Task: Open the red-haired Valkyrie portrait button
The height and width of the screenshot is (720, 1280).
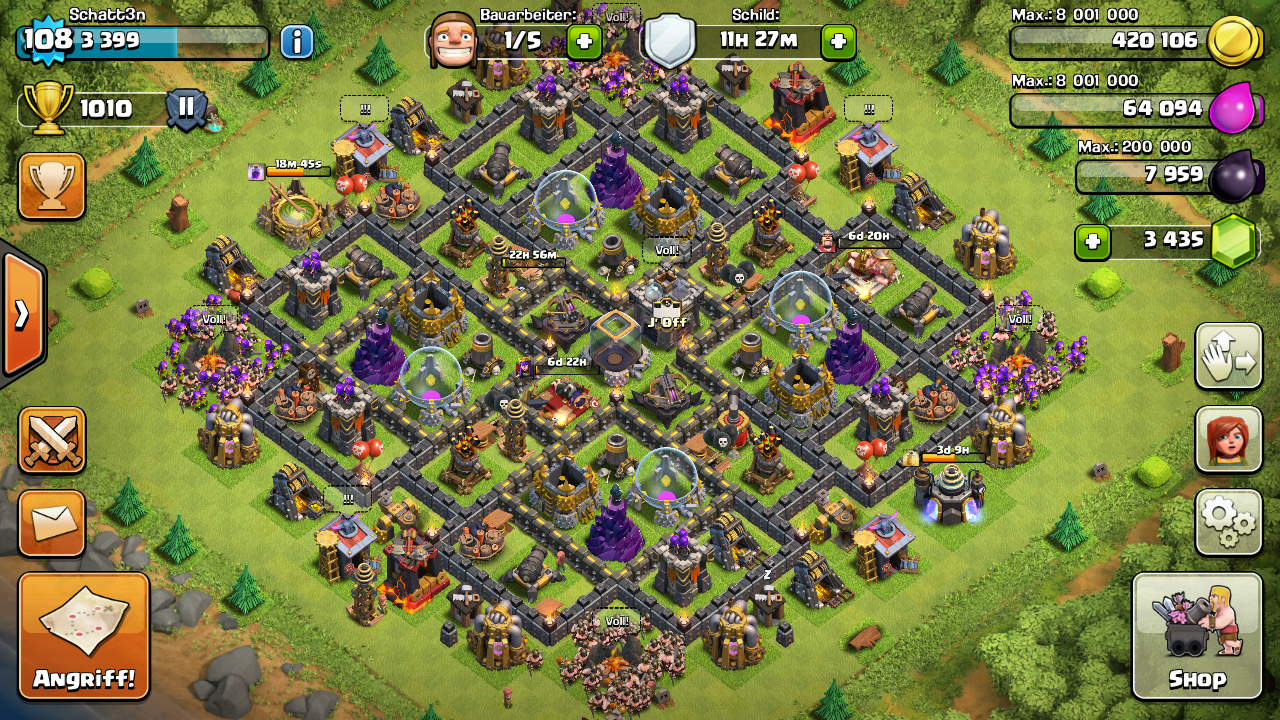Action: pyautogui.click(x=1228, y=439)
